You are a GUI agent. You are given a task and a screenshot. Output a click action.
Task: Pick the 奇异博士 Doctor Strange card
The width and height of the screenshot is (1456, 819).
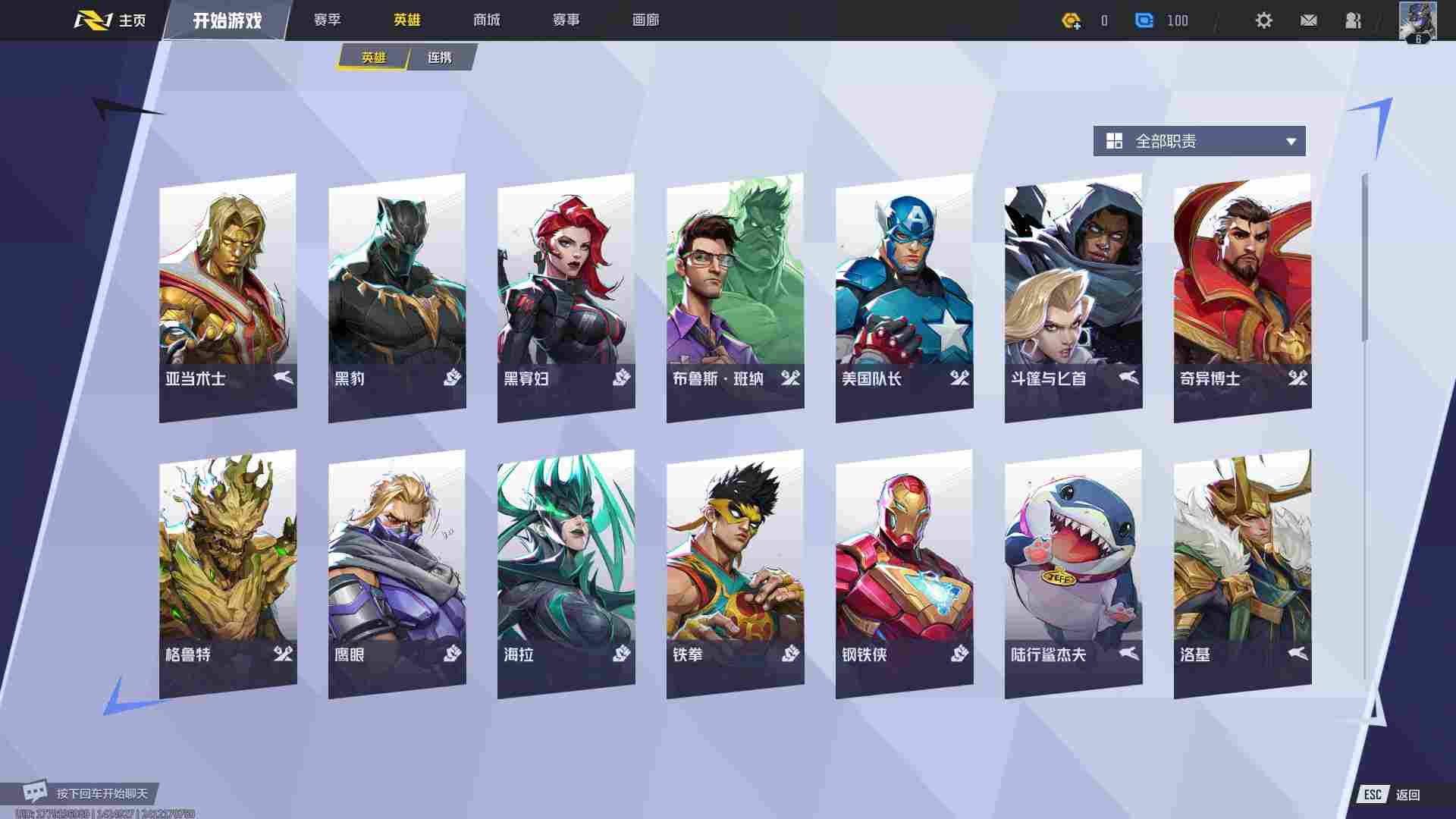point(1242,296)
